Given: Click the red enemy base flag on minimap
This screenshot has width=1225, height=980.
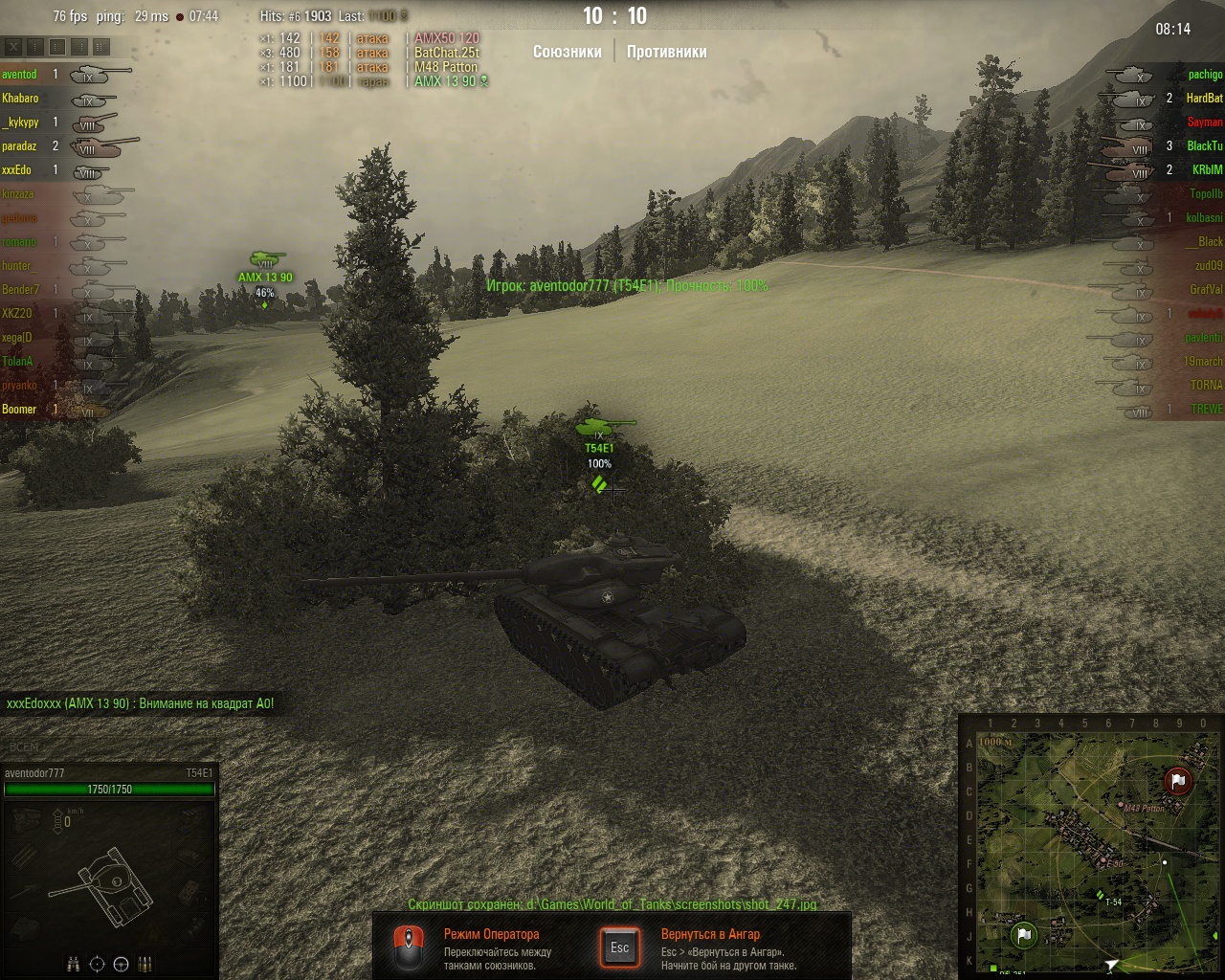Looking at the screenshot, I should pos(1178,781).
